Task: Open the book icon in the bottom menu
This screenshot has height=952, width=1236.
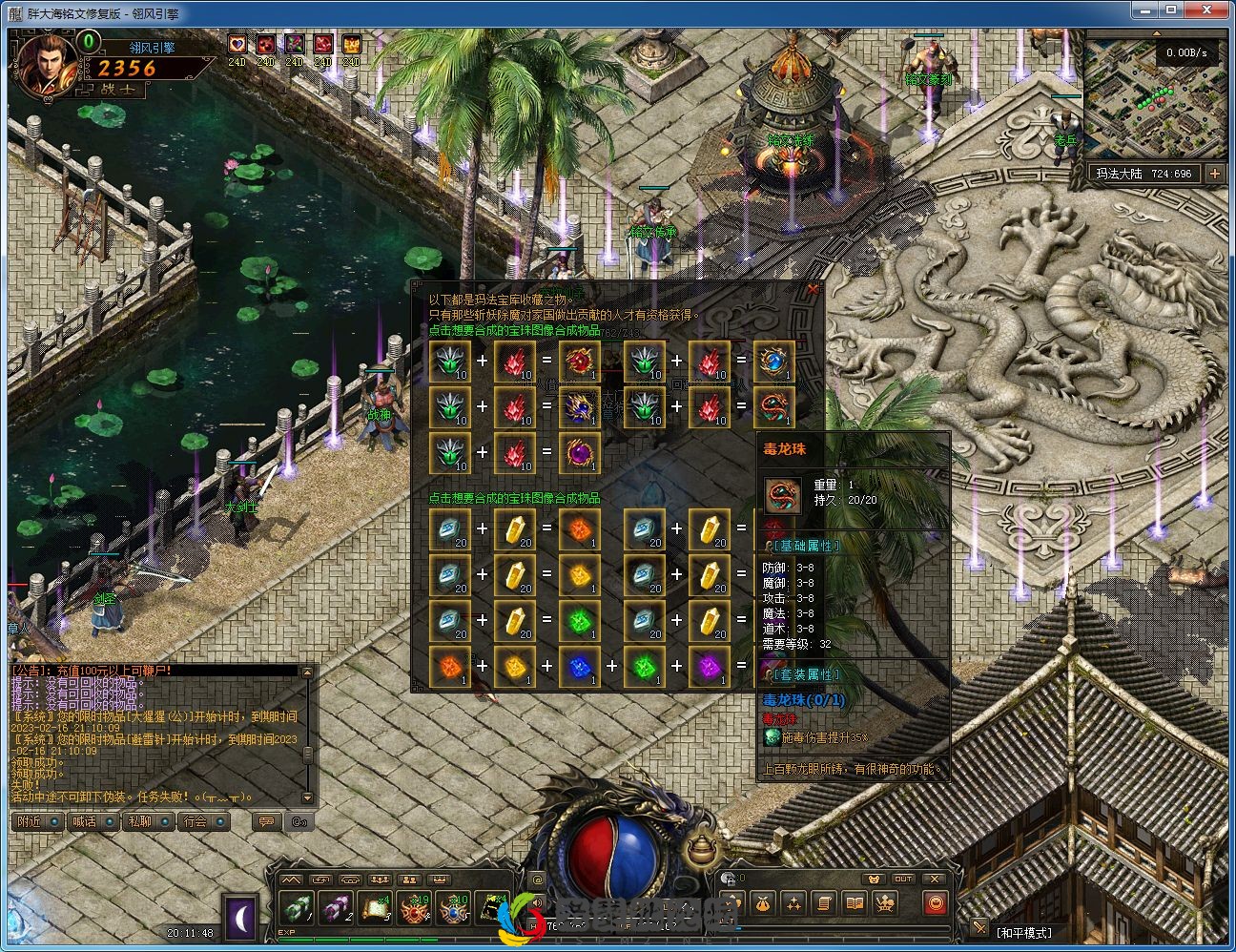Action: point(855,903)
